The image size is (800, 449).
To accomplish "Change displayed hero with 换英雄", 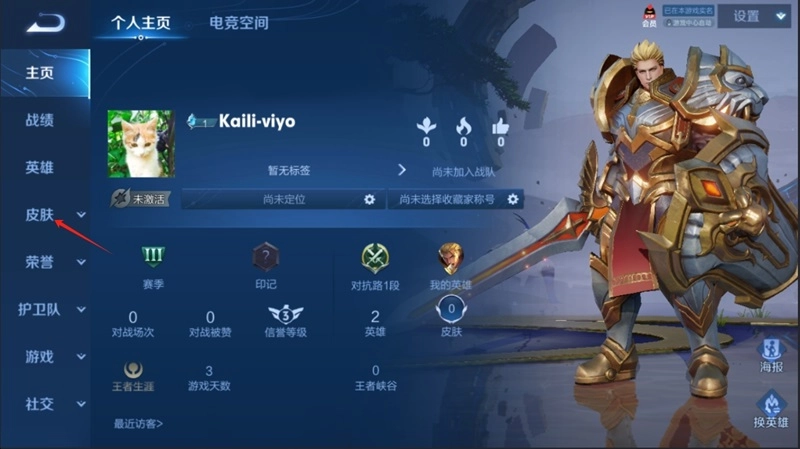I will pos(771,408).
